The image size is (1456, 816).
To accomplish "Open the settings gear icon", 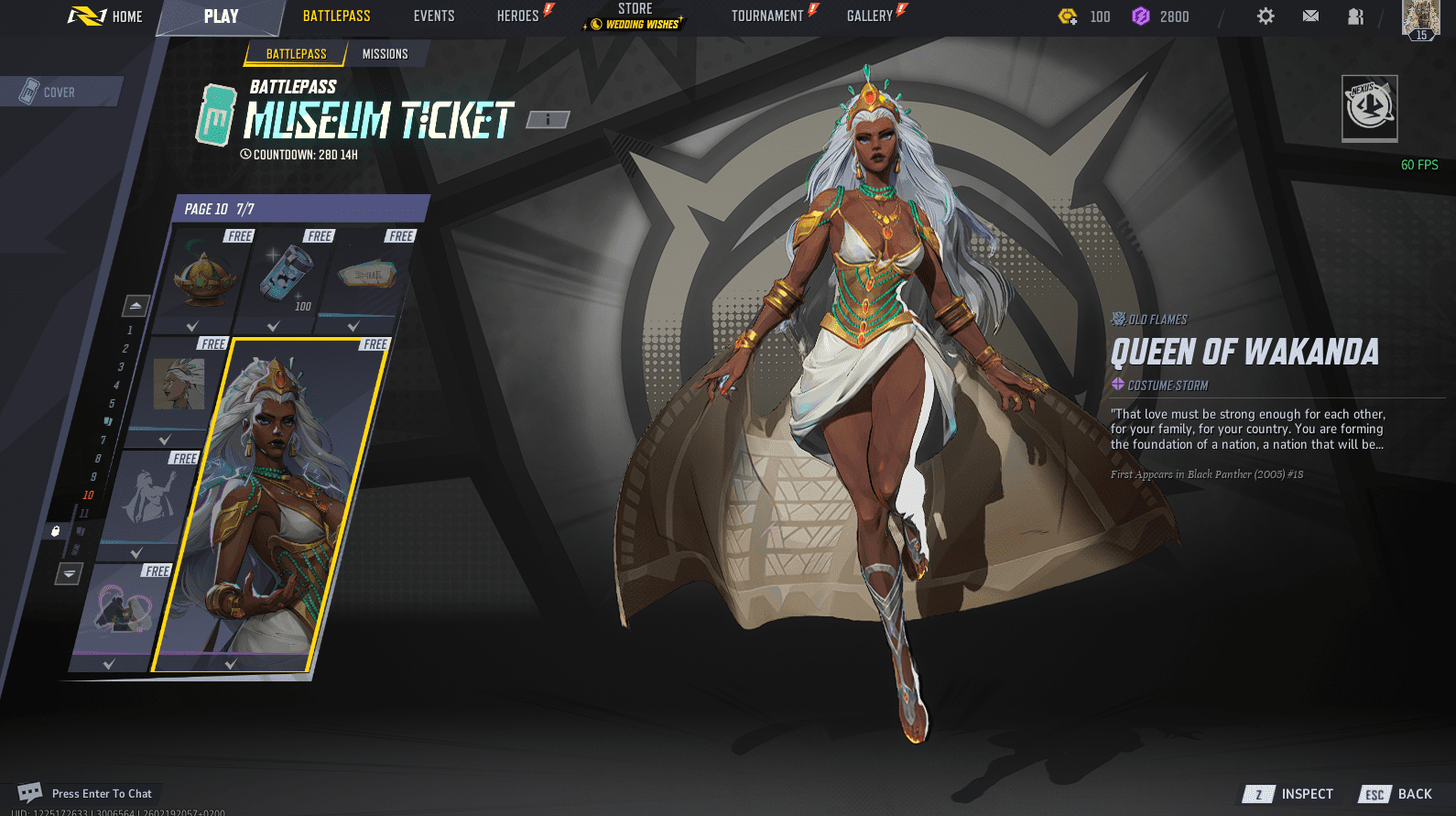I will (x=1266, y=16).
